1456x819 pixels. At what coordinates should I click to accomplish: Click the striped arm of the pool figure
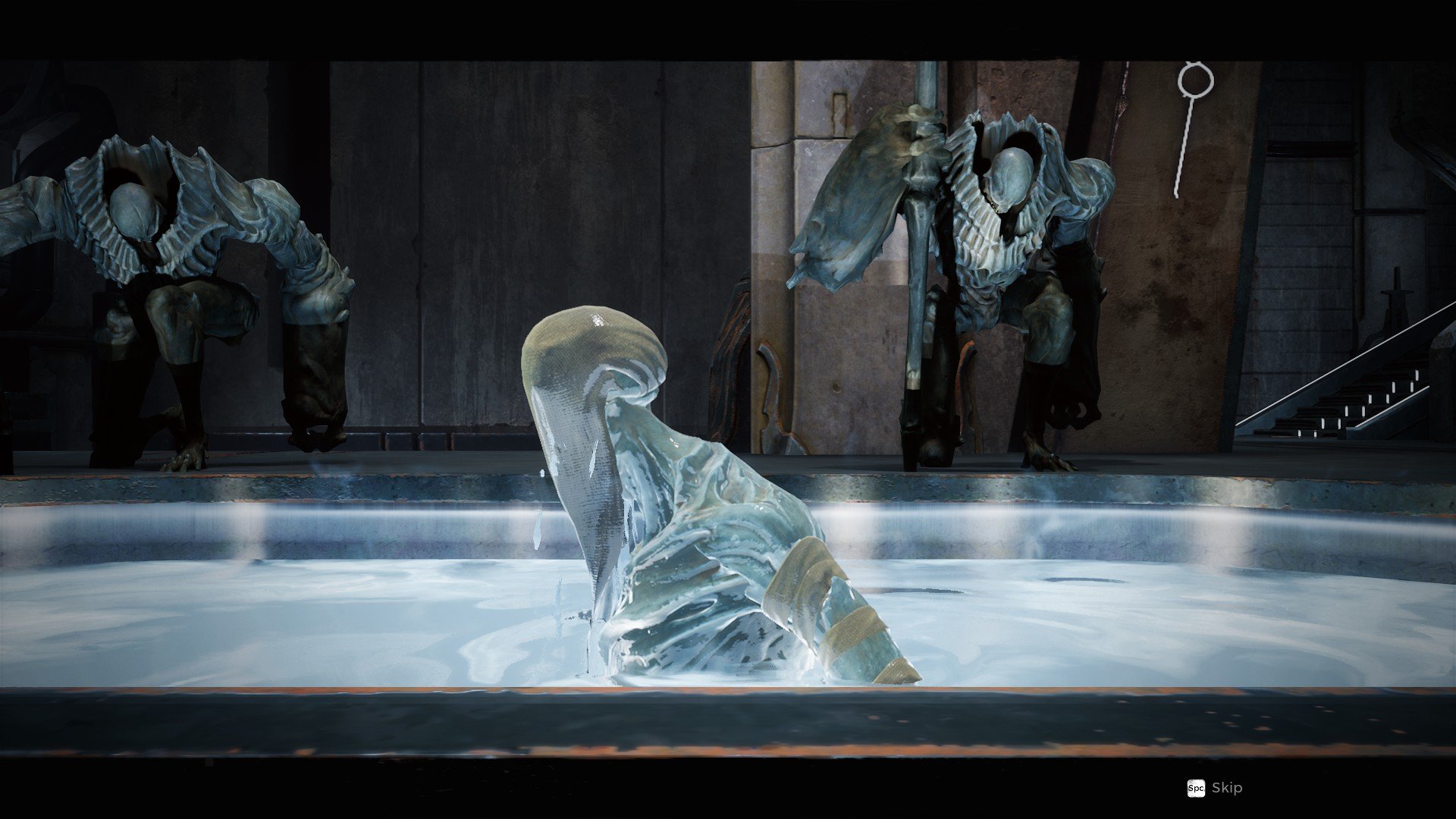827,599
